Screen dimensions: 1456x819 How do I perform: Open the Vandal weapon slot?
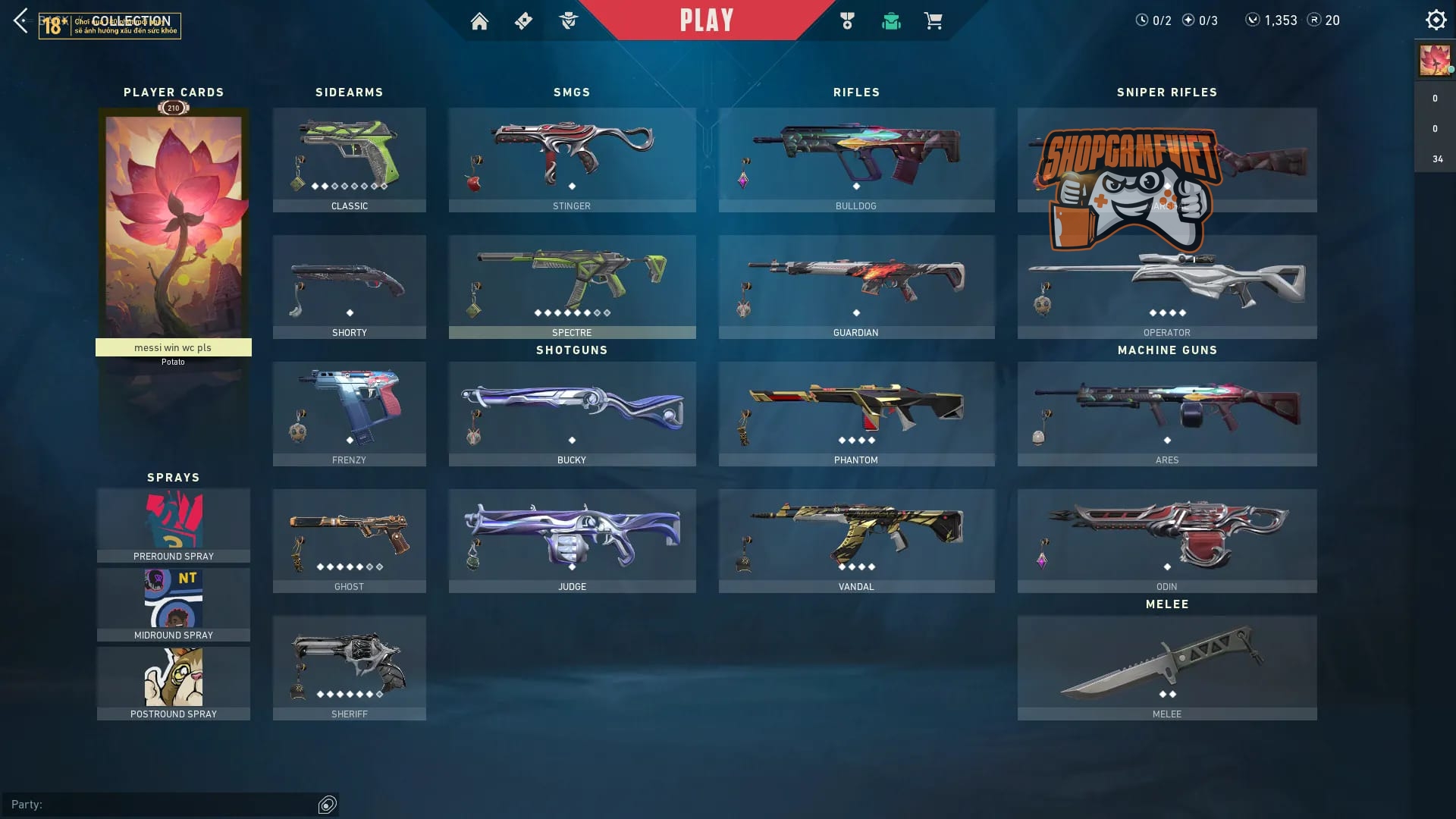(855, 538)
